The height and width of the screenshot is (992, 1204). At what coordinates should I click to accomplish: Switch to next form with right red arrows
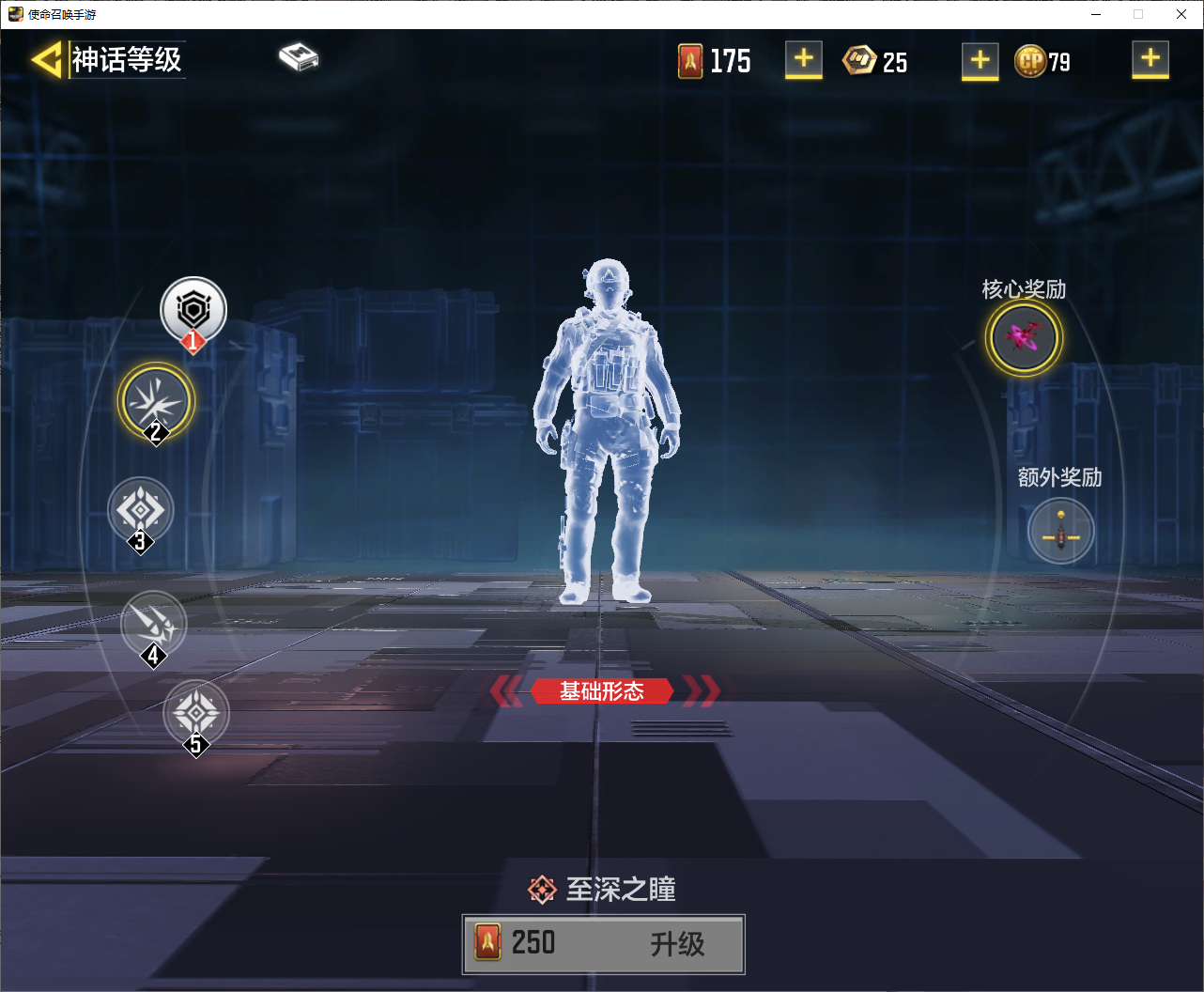[x=701, y=691]
